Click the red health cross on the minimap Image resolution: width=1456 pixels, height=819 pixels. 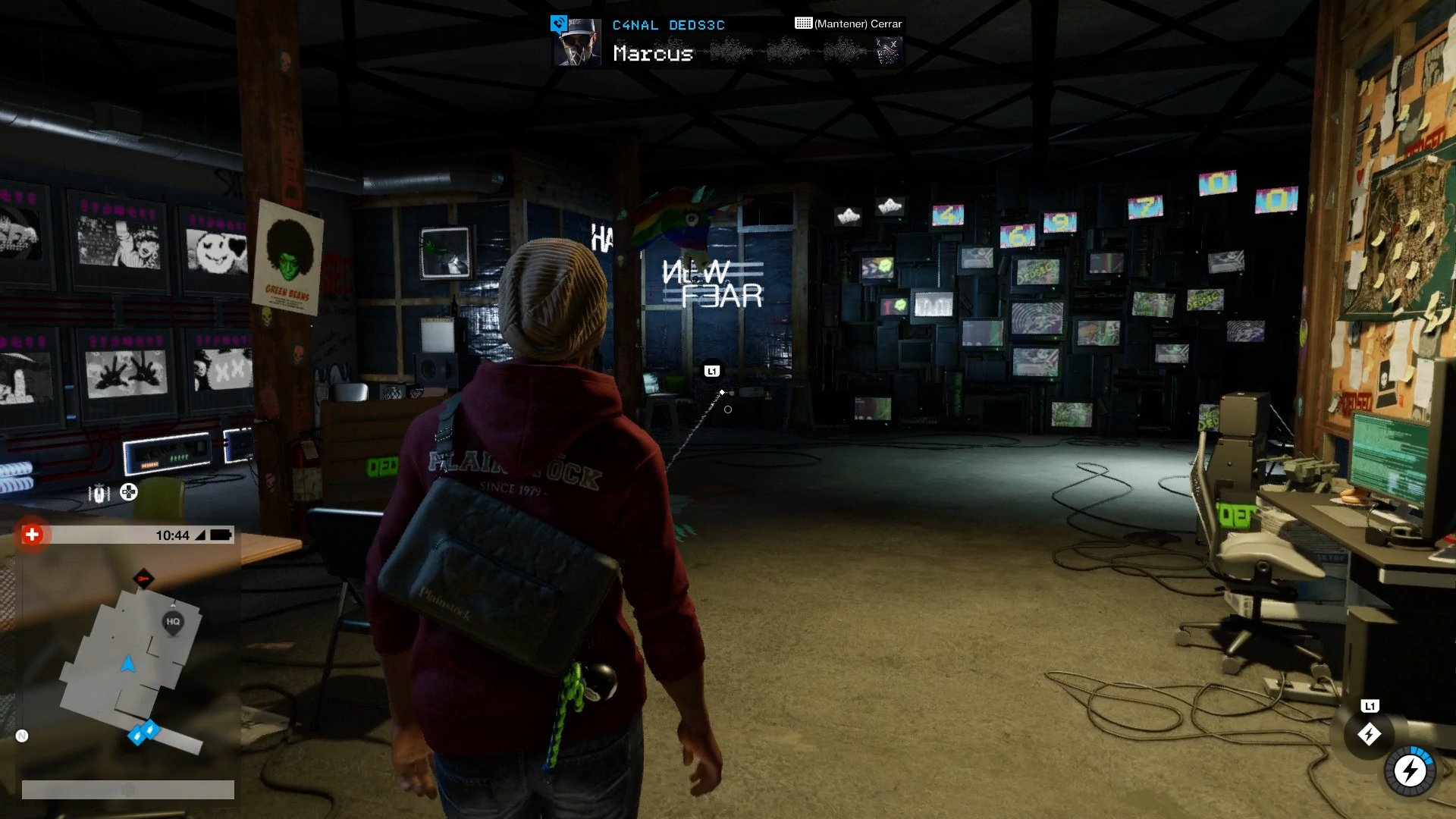32,534
